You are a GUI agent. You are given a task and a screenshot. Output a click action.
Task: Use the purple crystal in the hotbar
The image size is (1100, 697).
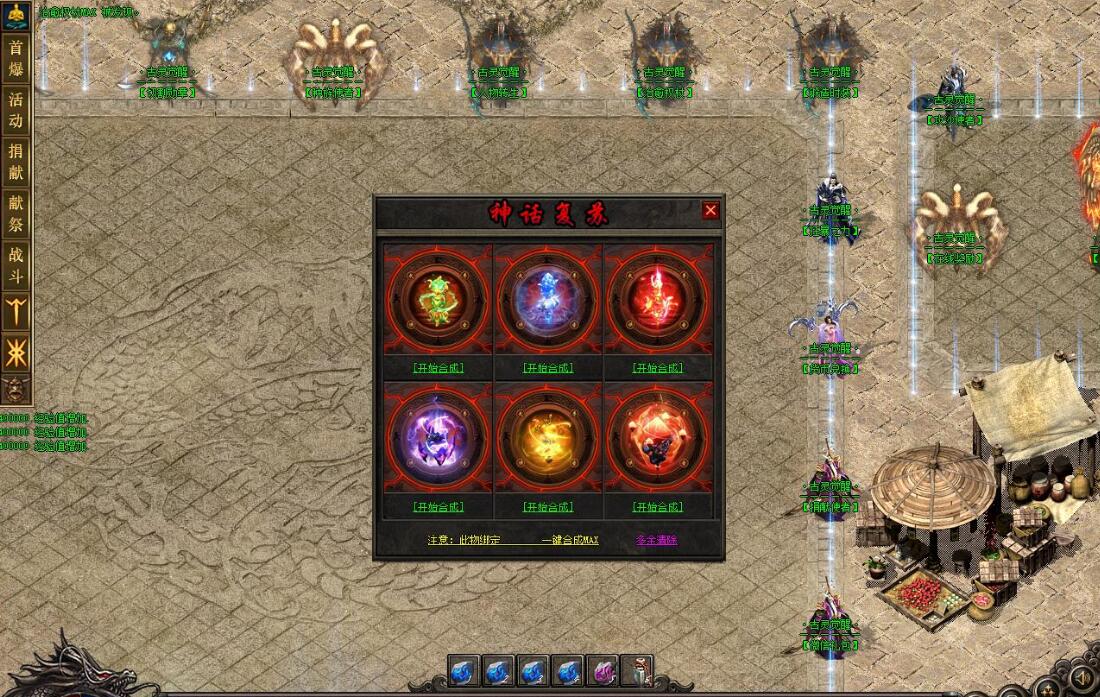tap(602, 671)
